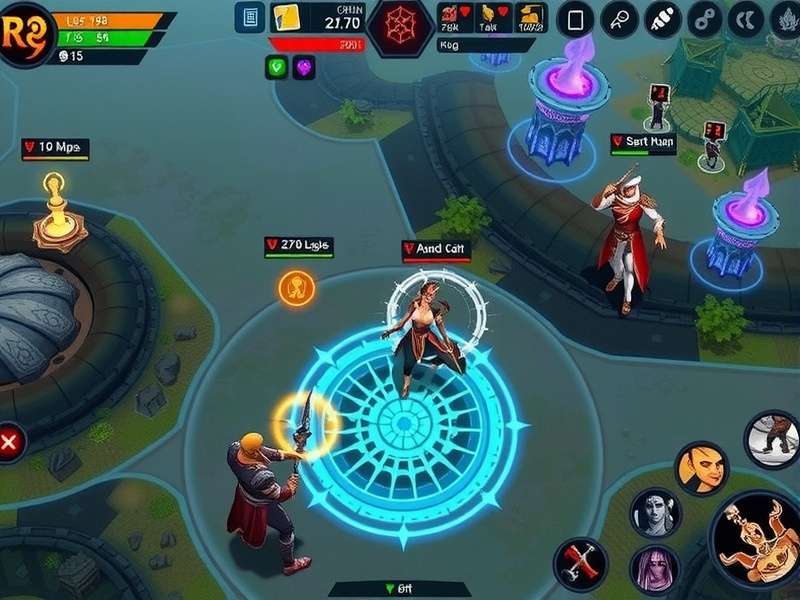The image size is (800, 600).
Task: Click the green gem buff icon
Action: pos(277,67)
